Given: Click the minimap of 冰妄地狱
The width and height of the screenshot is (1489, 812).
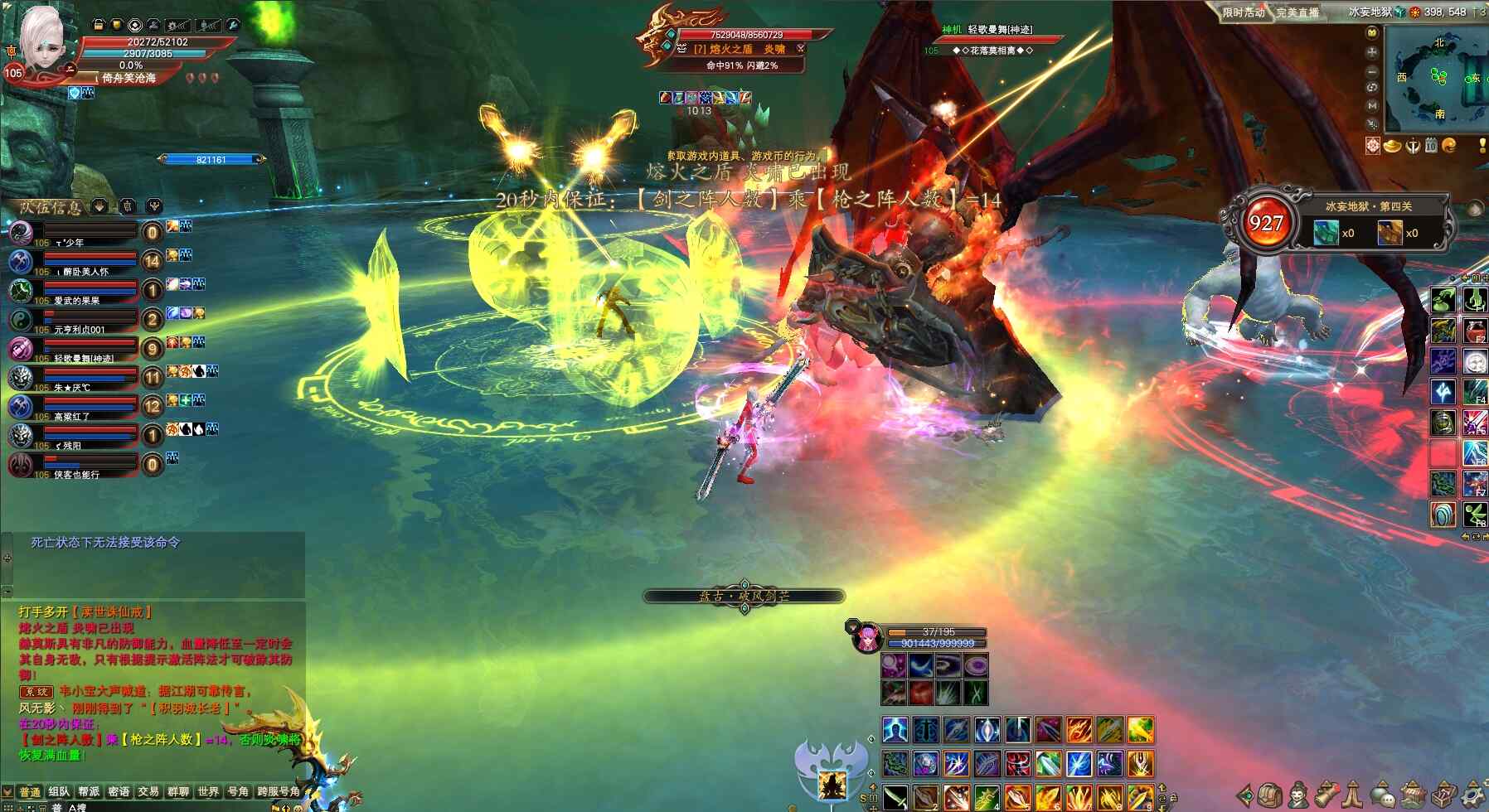Looking at the screenshot, I should 1437,79.
